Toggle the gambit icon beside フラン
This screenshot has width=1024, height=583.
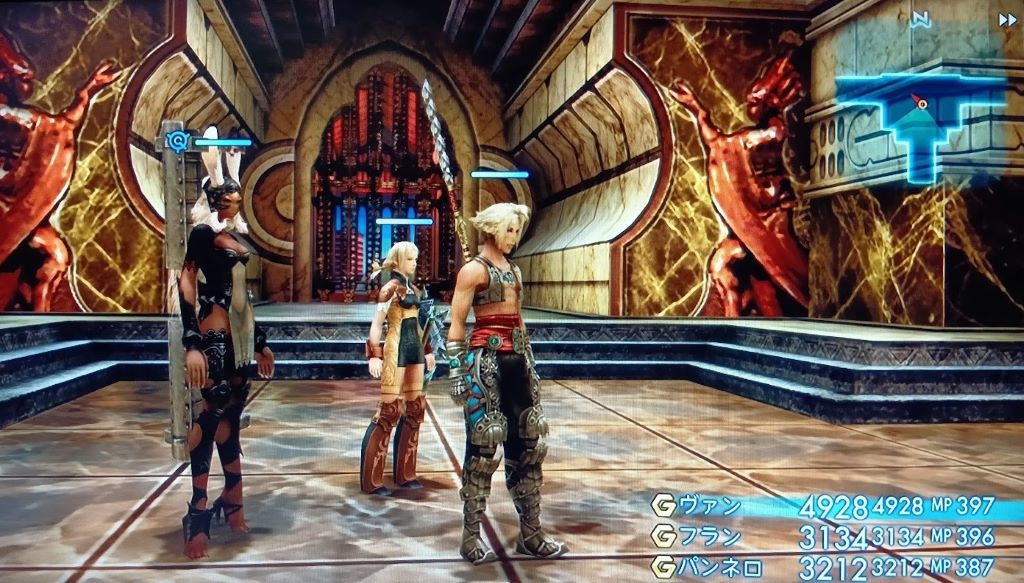(x=661, y=536)
